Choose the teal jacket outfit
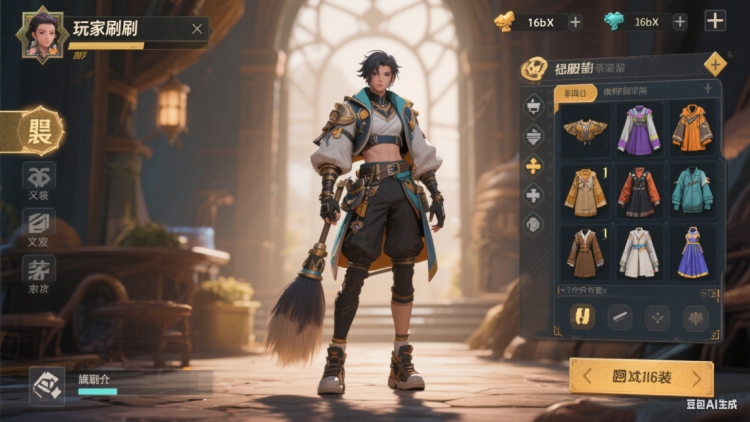 click(691, 190)
